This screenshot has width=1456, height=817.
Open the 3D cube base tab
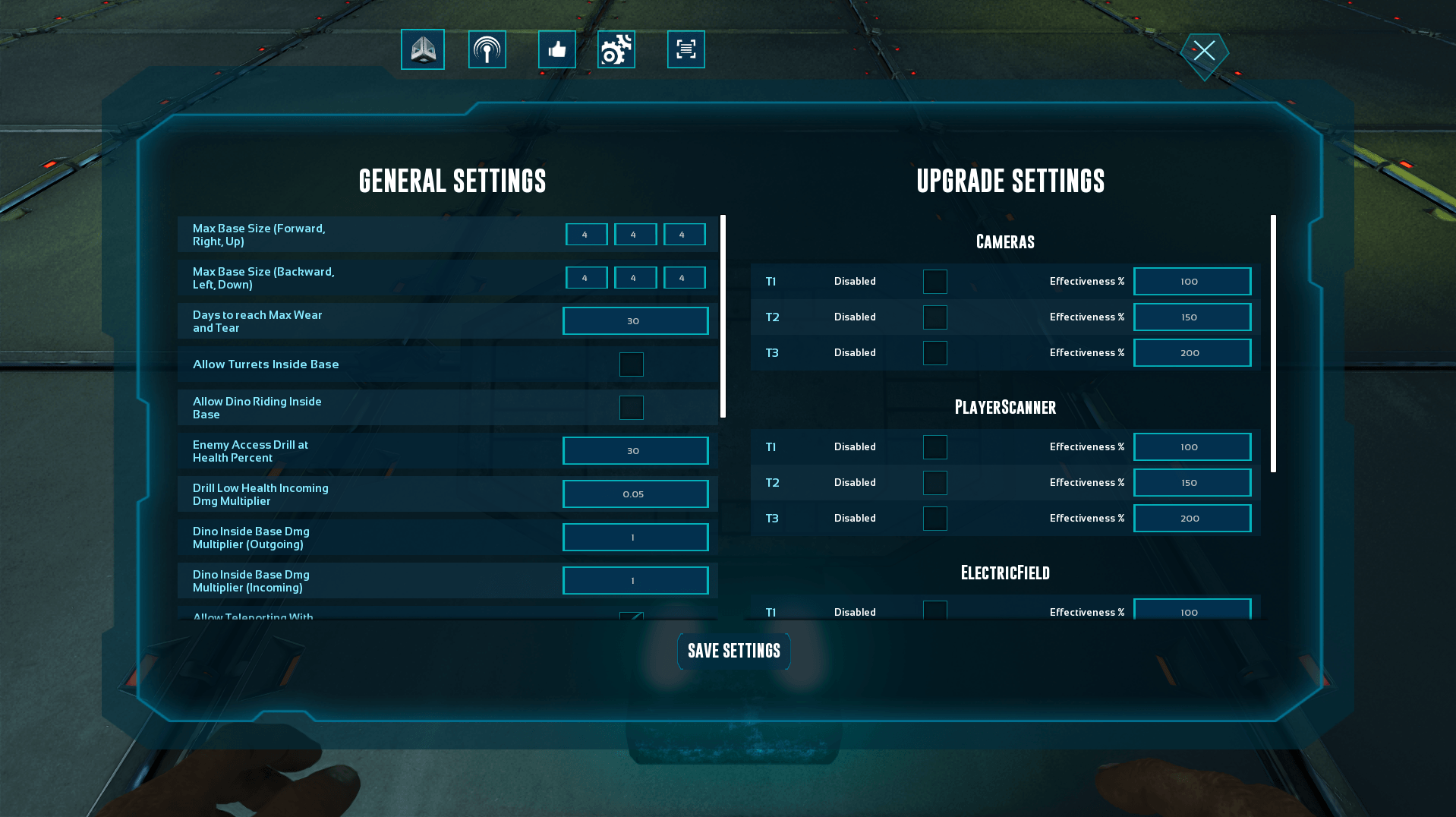[423, 49]
